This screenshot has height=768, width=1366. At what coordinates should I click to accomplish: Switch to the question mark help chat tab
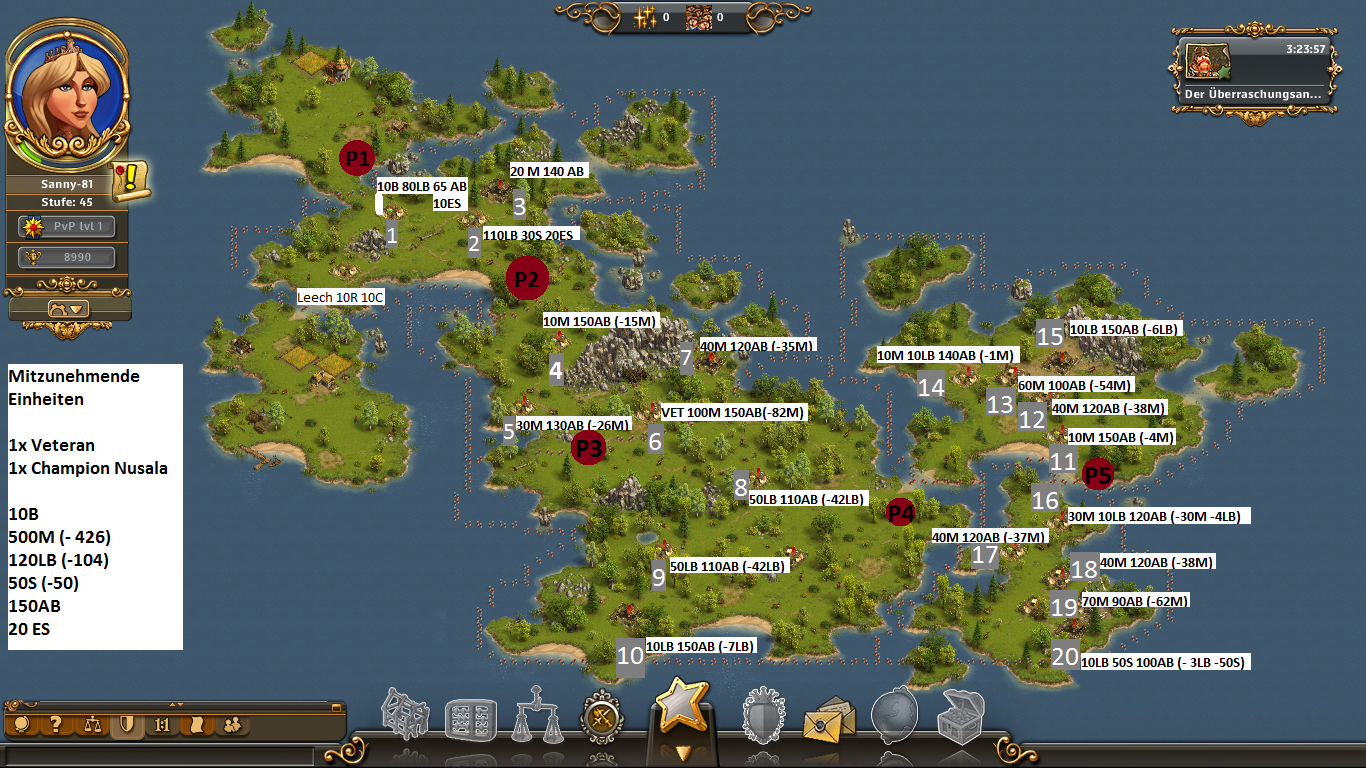(x=56, y=725)
